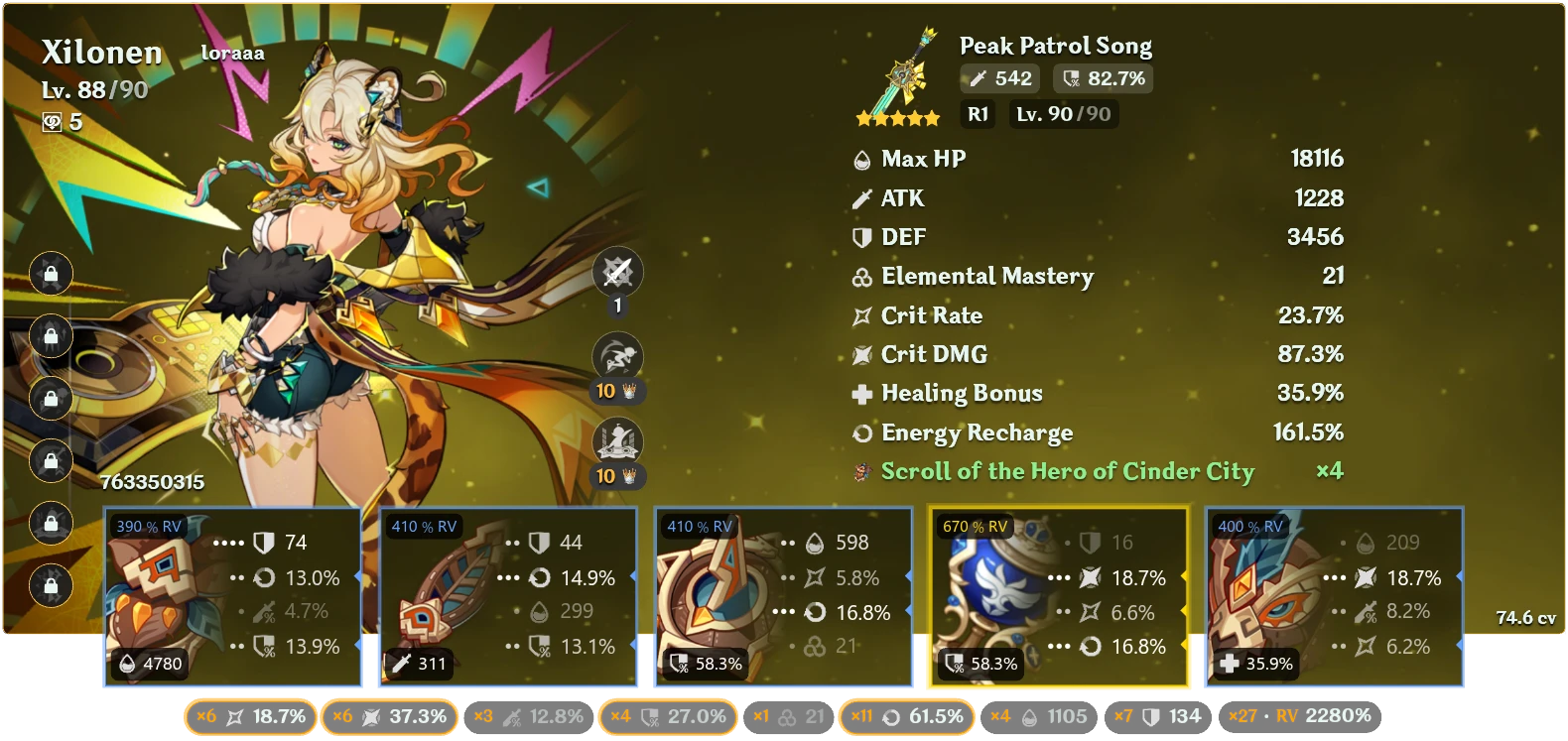Click the 74.6 cv label
Screen dimensions: 1568x741
tap(1524, 616)
